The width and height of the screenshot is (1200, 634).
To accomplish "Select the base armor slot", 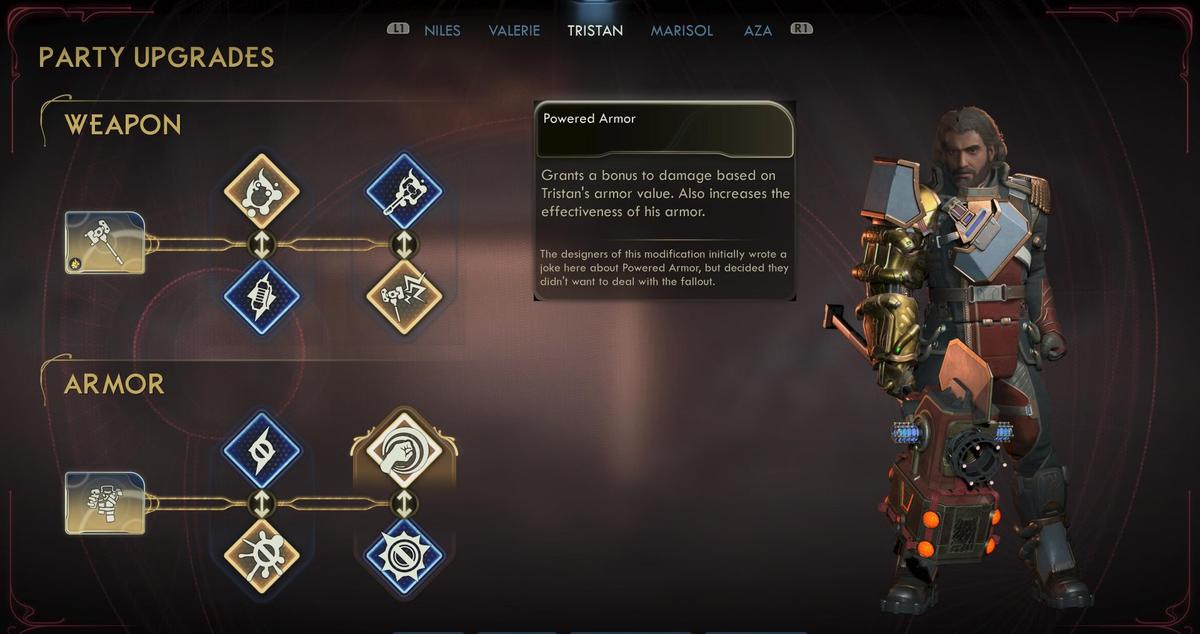I will coord(105,503).
